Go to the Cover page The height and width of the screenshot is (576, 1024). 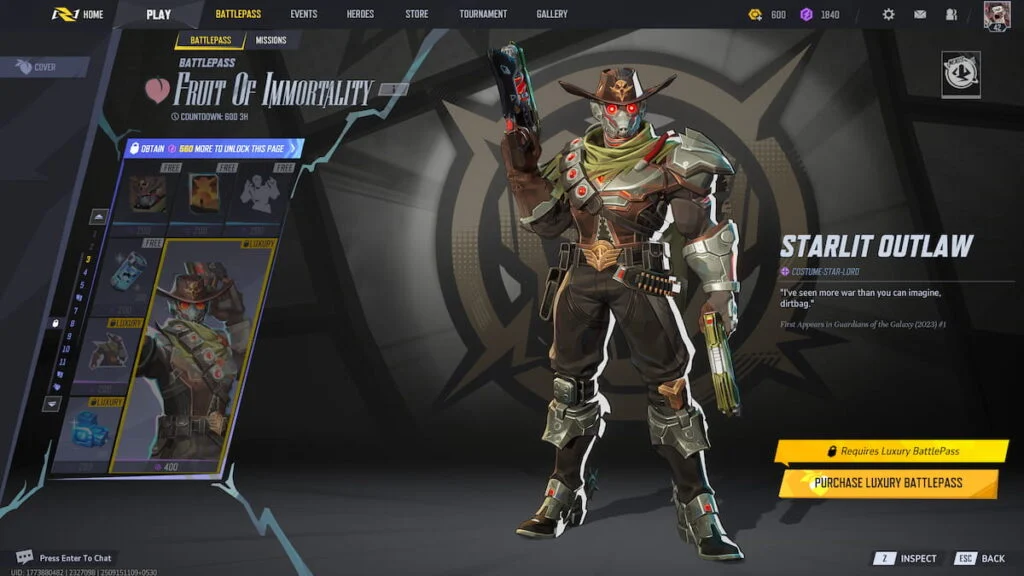[38, 67]
